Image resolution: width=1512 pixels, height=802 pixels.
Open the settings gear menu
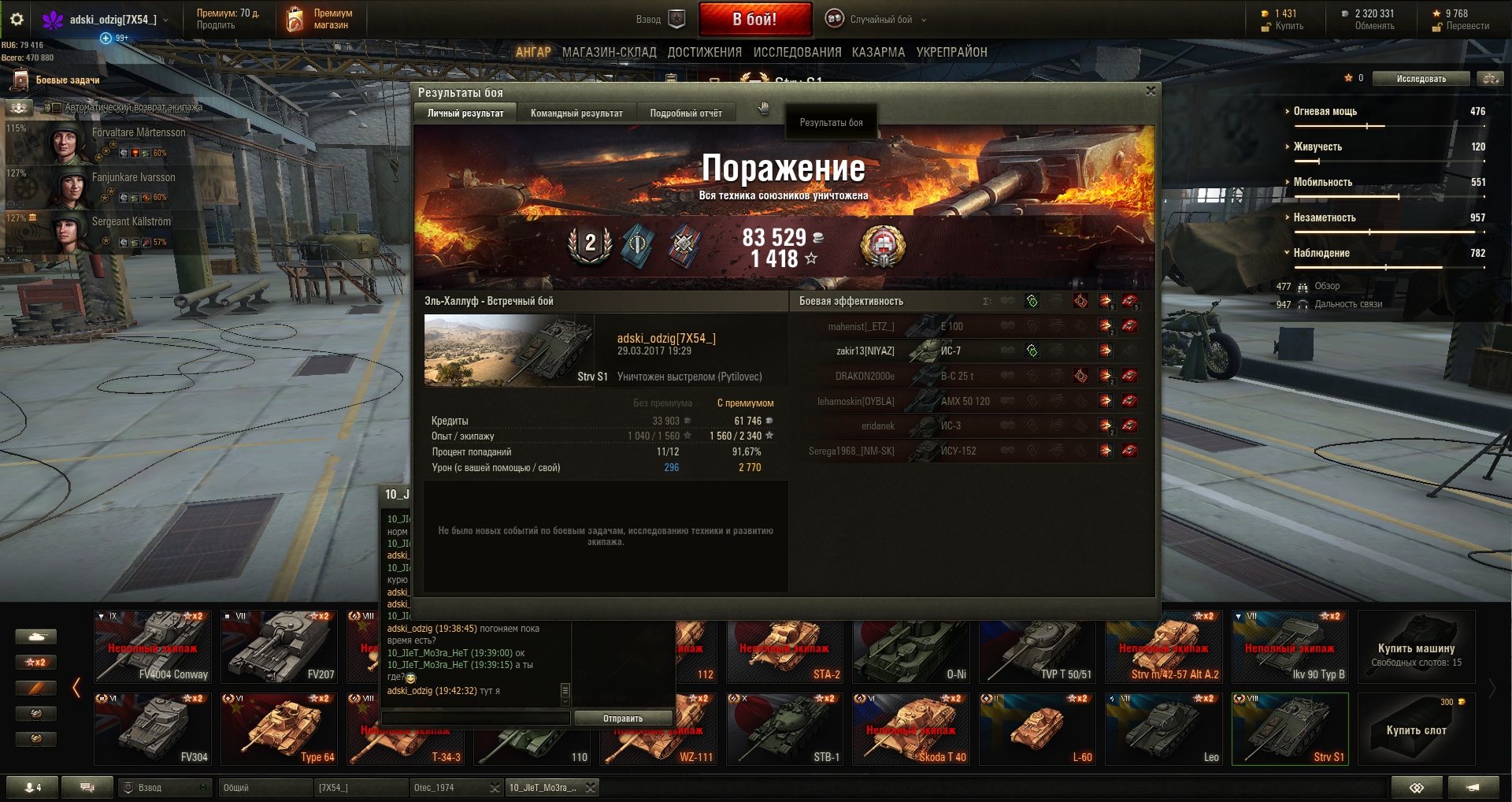(x=17, y=19)
